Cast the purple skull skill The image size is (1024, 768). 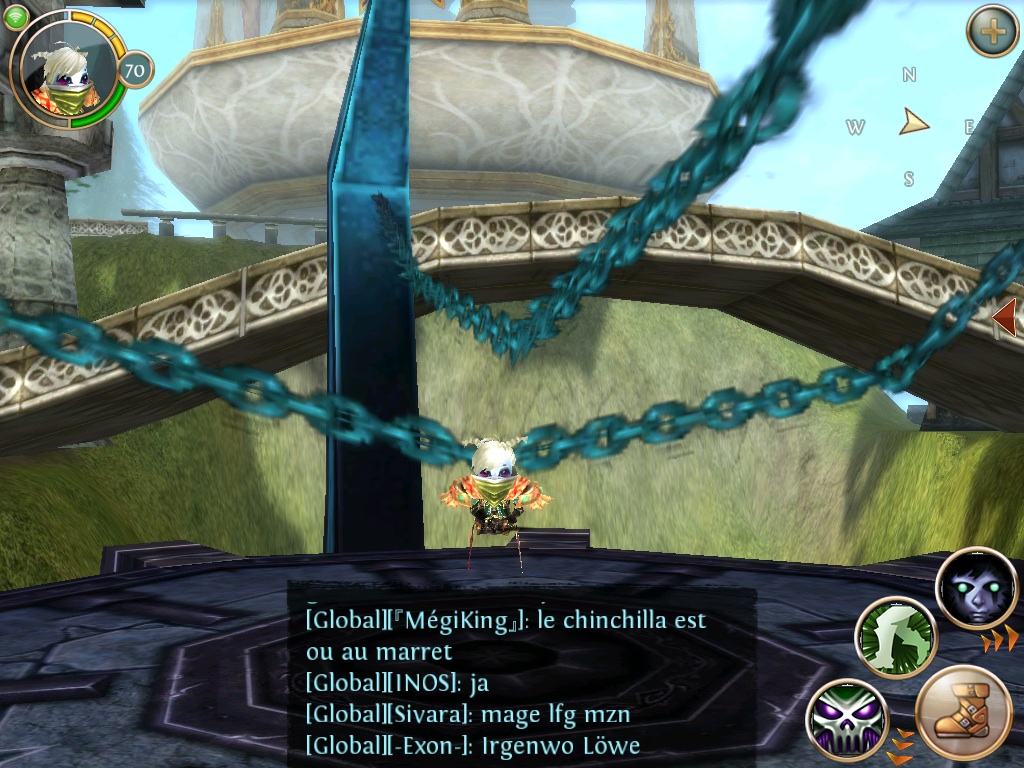coord(846,719)
